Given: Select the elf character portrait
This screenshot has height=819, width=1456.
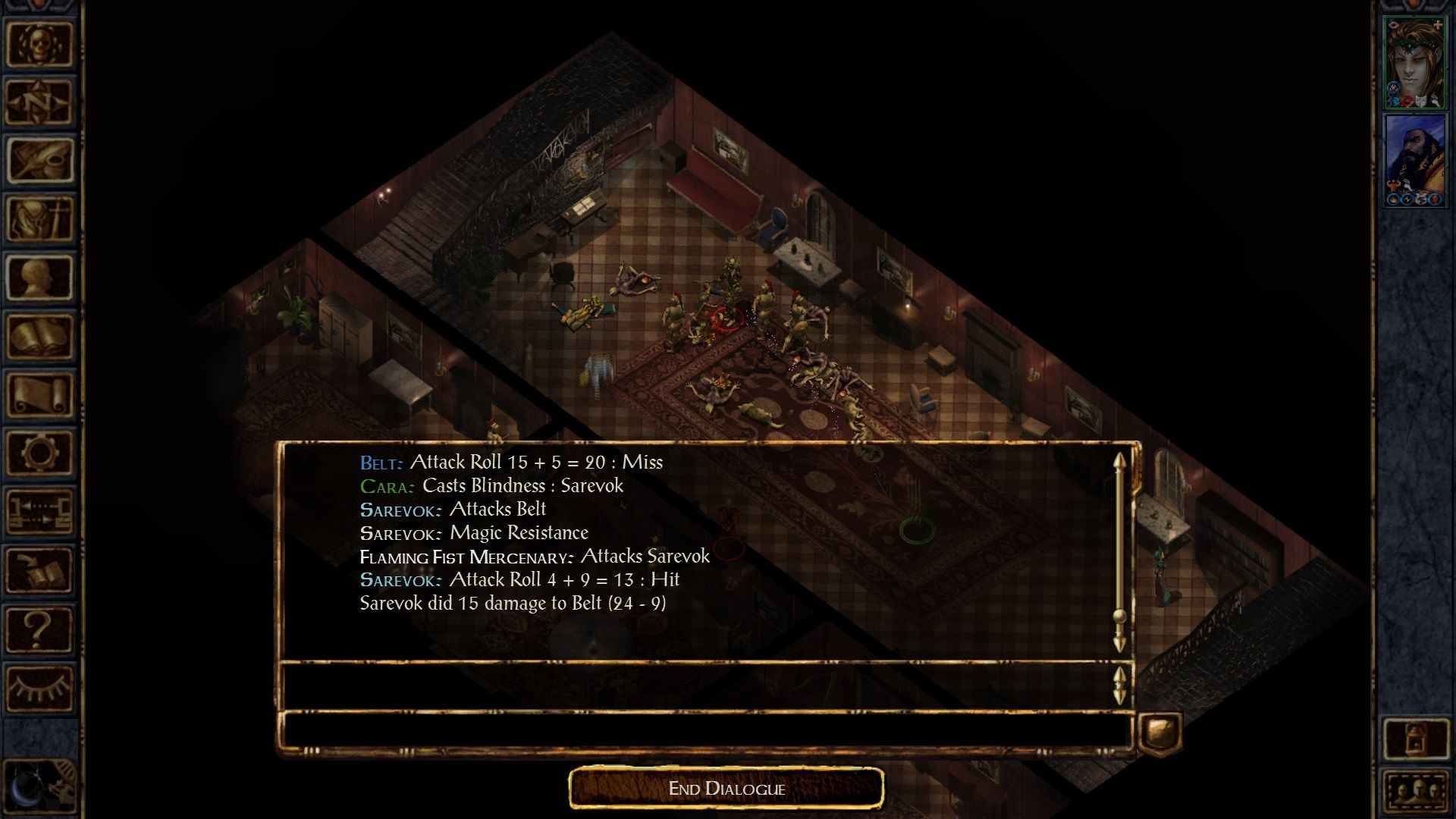Looking at the screenshot, I should (x=1414, y=64).
